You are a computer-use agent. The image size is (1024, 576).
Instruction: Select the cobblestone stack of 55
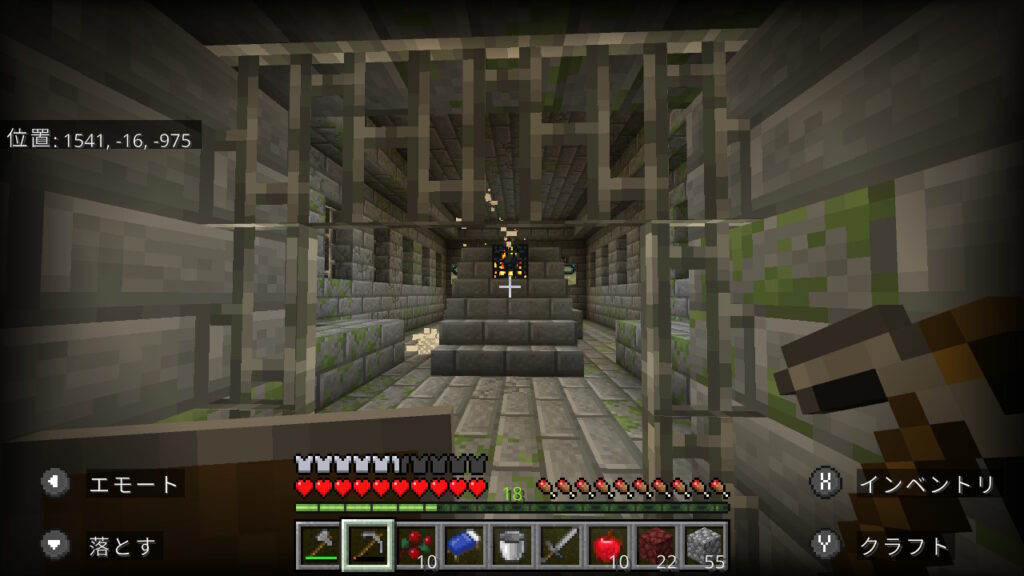(704, 546)
